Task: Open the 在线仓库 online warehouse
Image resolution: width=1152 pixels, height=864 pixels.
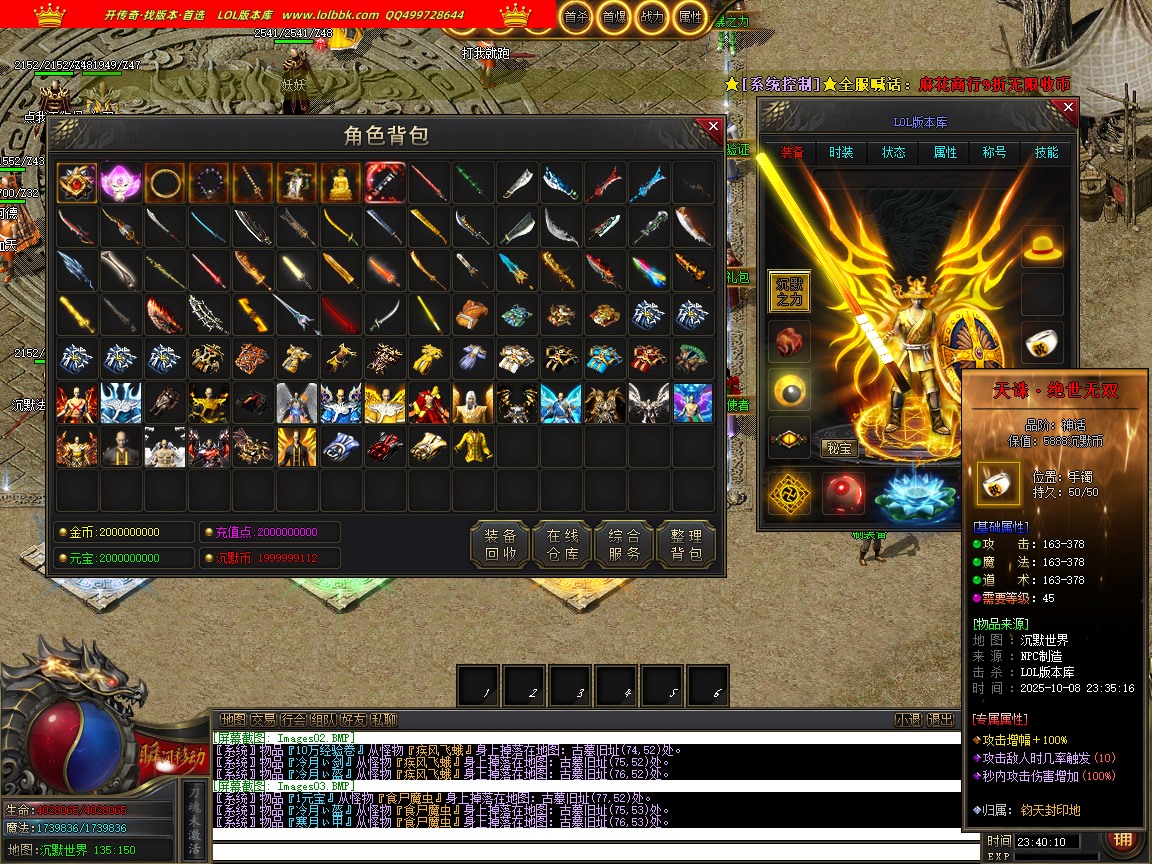Action: coord(562,543)
